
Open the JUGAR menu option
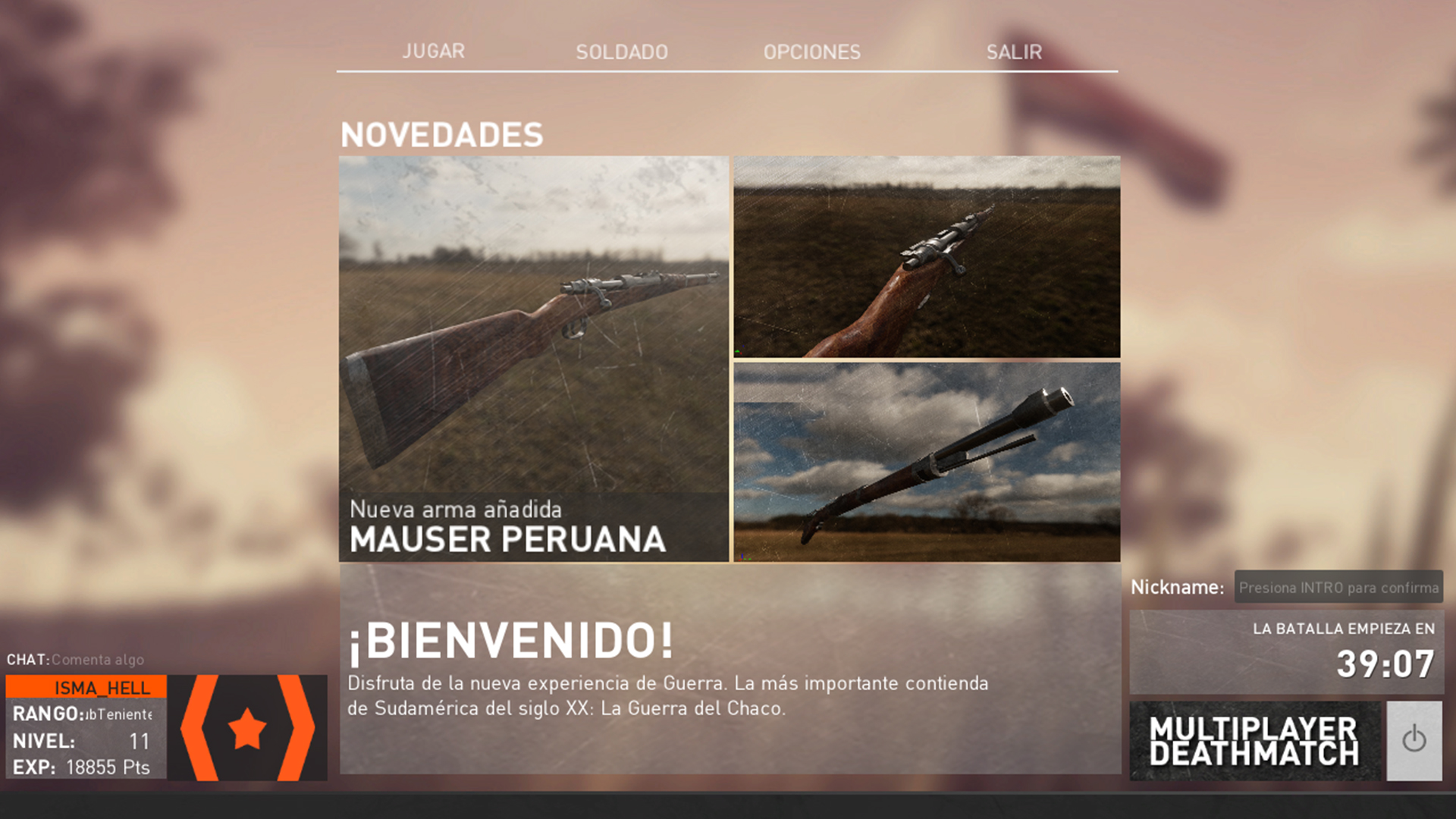tap(434, 52)
